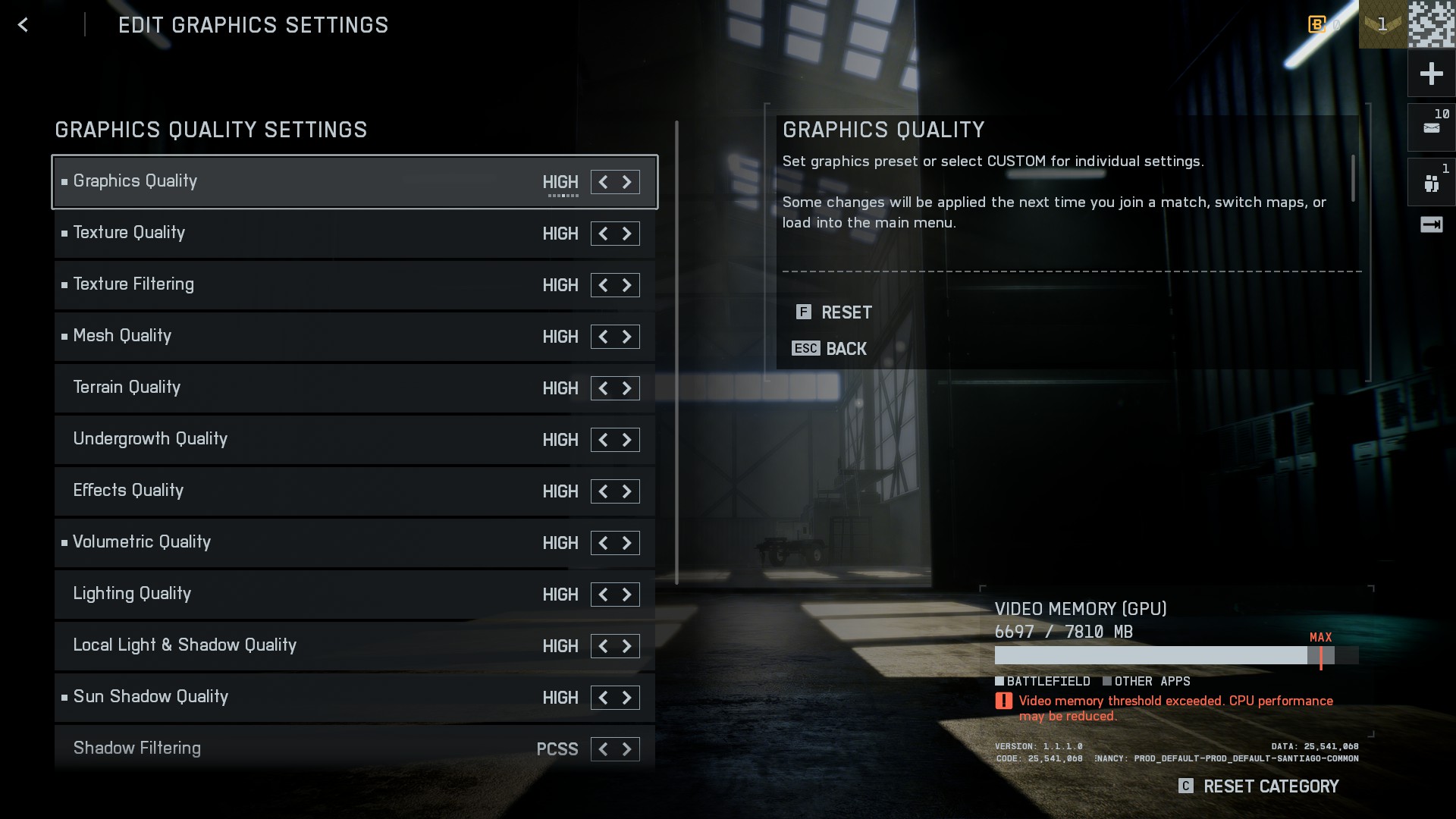This screenshot has width=1456, height=819.
Task: Go back using the top-left arrow
Action: [x=23, y=25]
